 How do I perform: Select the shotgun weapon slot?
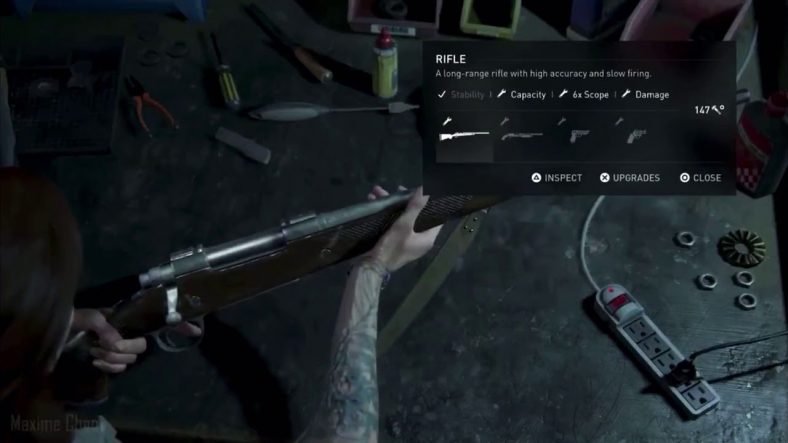522,136
